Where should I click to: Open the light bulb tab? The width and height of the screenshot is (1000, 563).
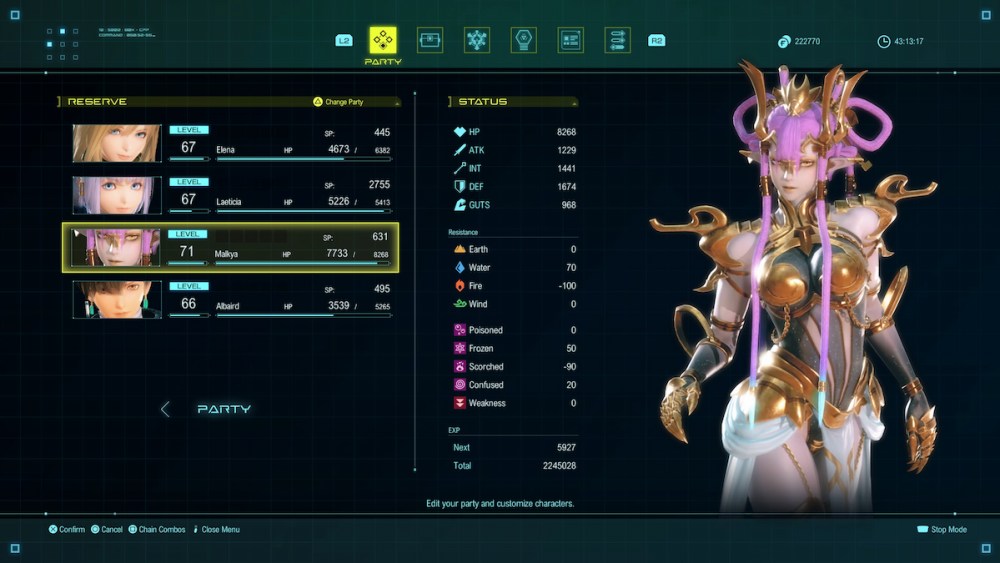[523, 41]
